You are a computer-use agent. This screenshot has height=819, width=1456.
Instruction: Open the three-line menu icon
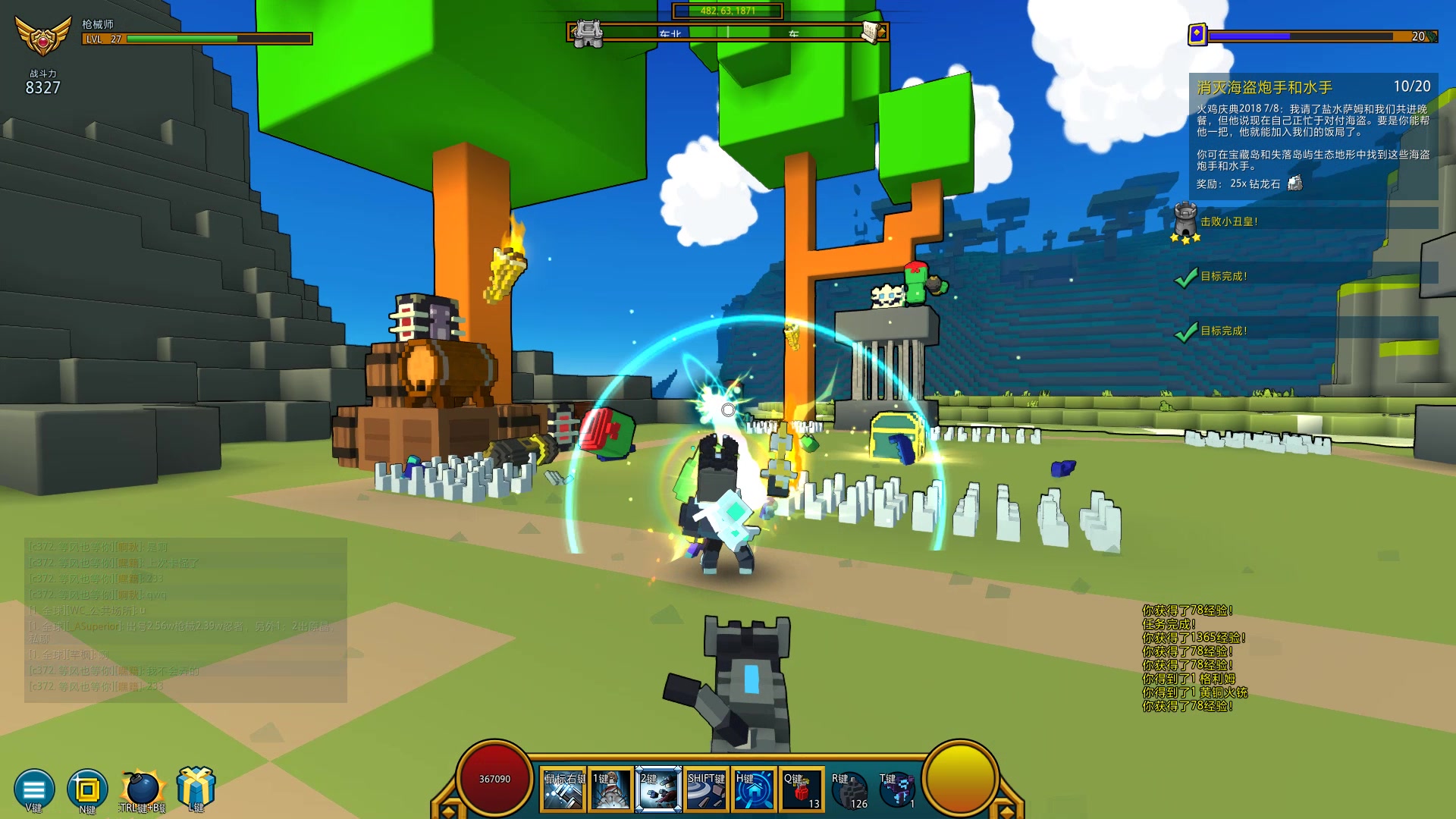tap(34, 789)
